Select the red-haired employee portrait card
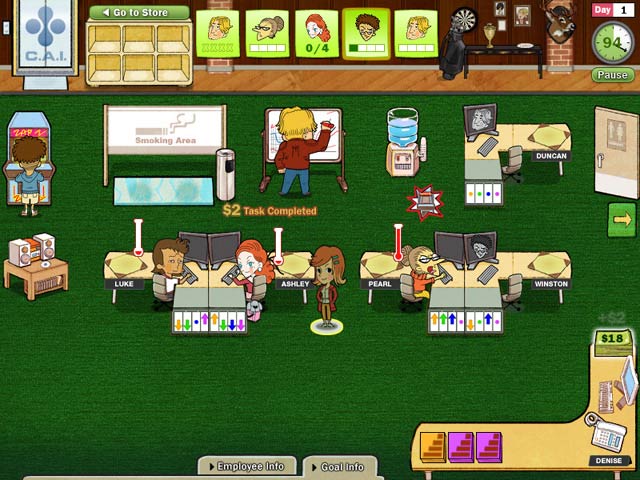Viewport: 640px width, 480px height. tap(317, 33)
